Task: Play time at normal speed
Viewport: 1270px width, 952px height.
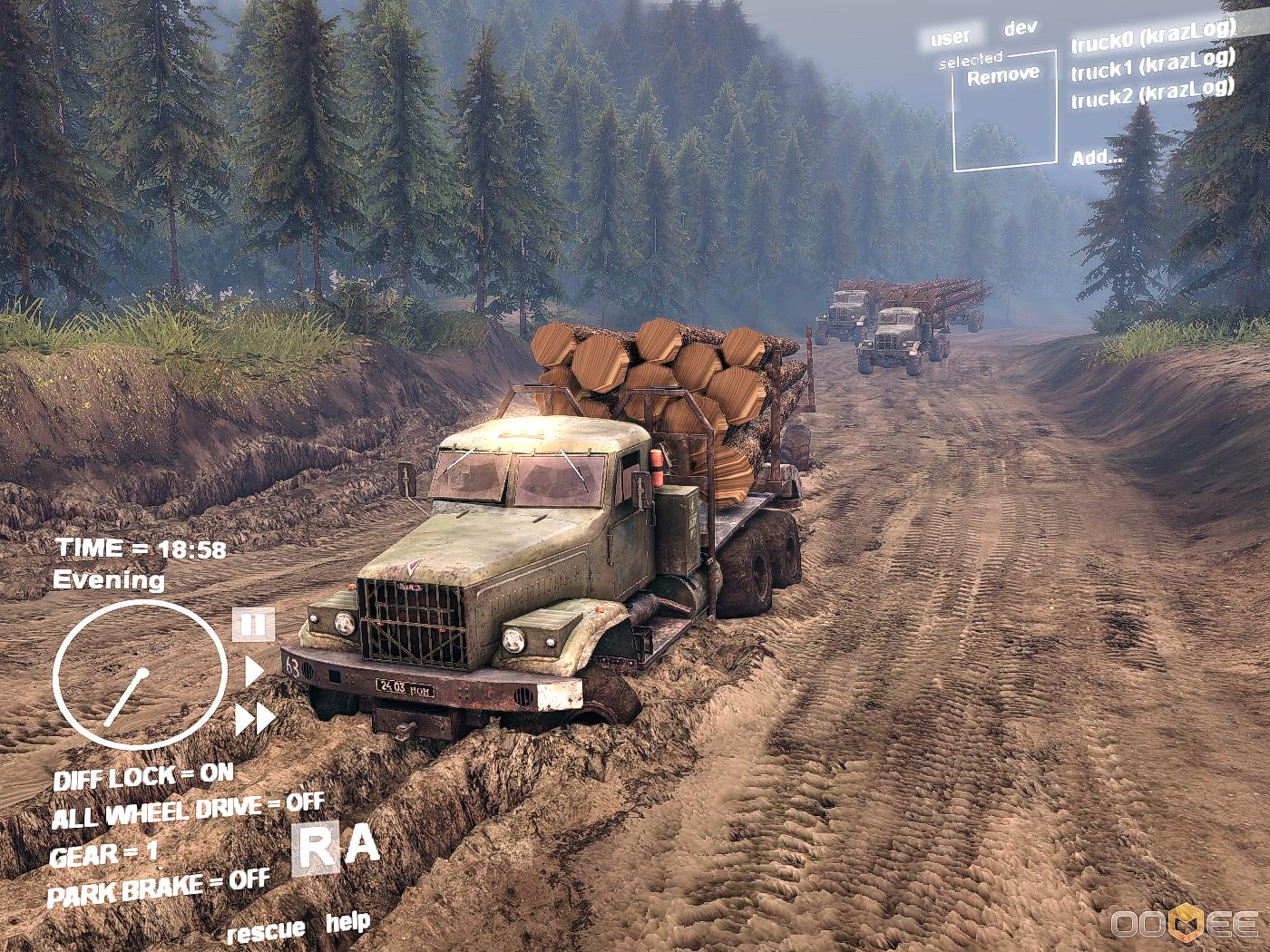Action: [254, 672]
